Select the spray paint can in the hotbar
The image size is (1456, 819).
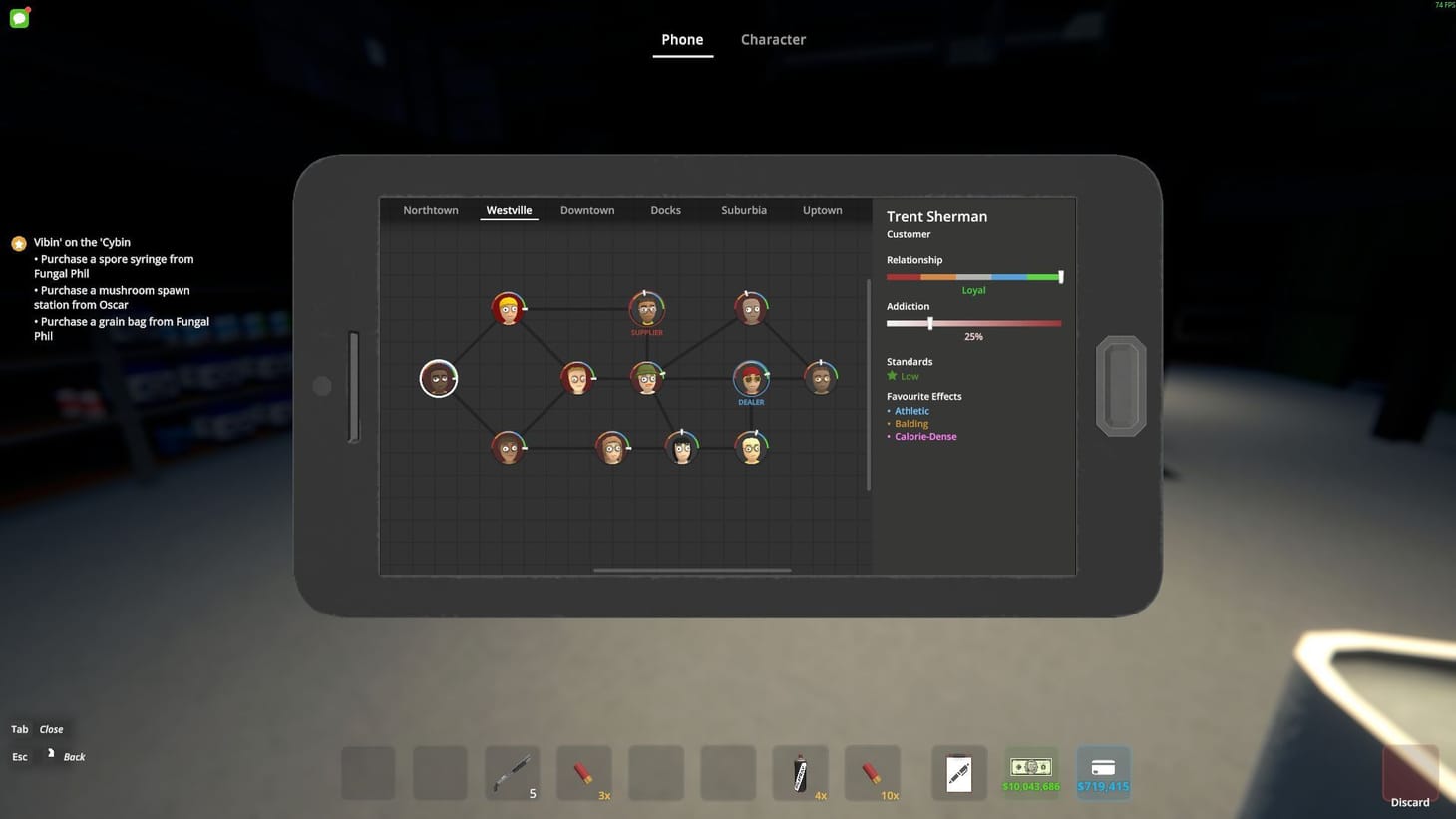pyautogui.click(x=801, y=772)
